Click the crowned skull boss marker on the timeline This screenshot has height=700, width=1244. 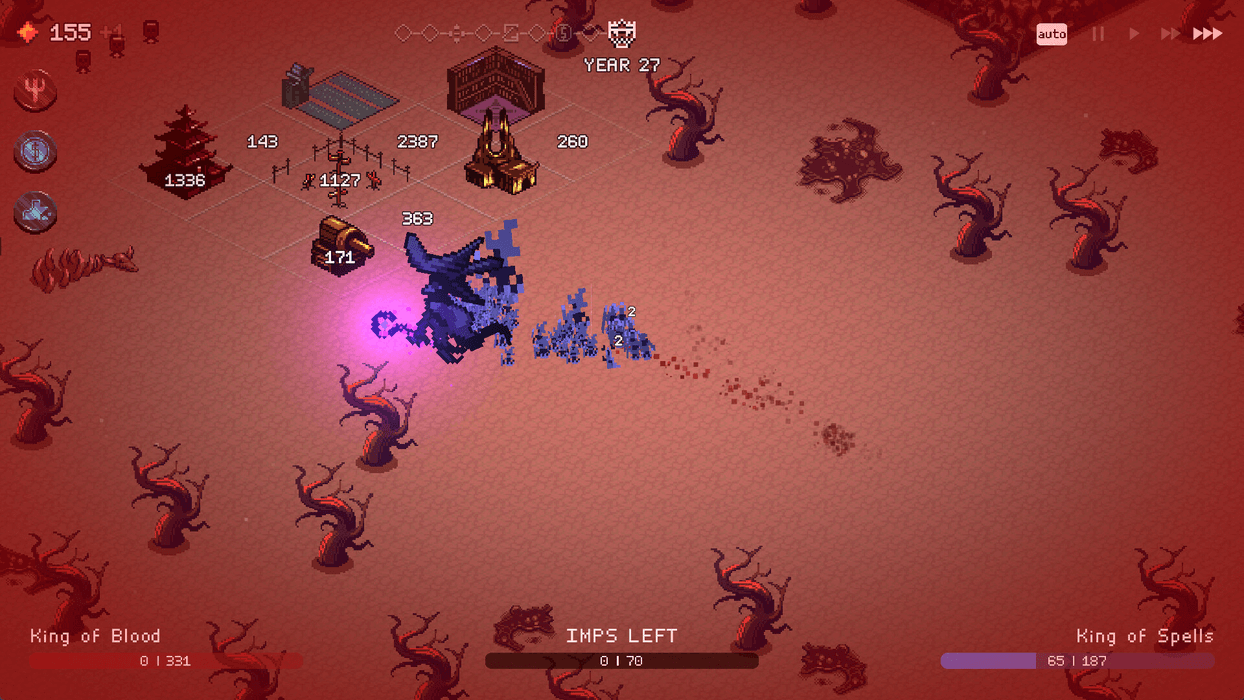click(x=622, y=34)
